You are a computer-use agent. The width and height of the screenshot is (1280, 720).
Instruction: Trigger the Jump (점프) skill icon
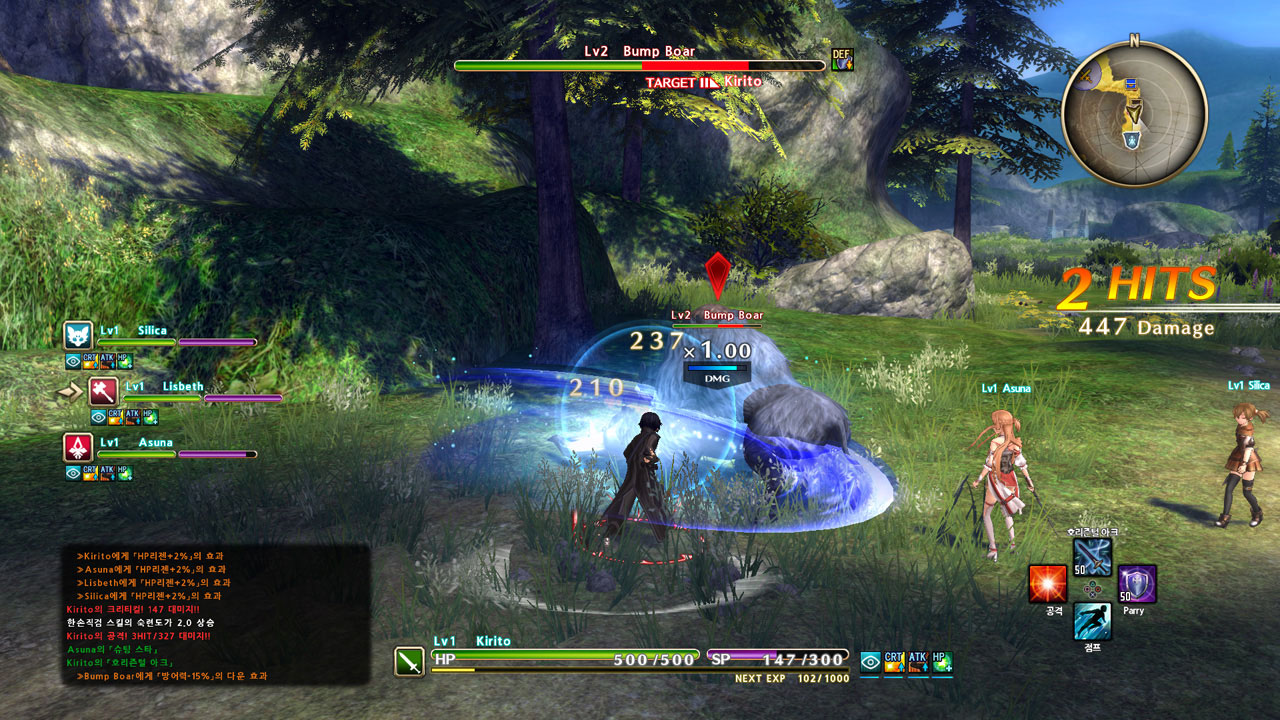(x=1092, y=621)
